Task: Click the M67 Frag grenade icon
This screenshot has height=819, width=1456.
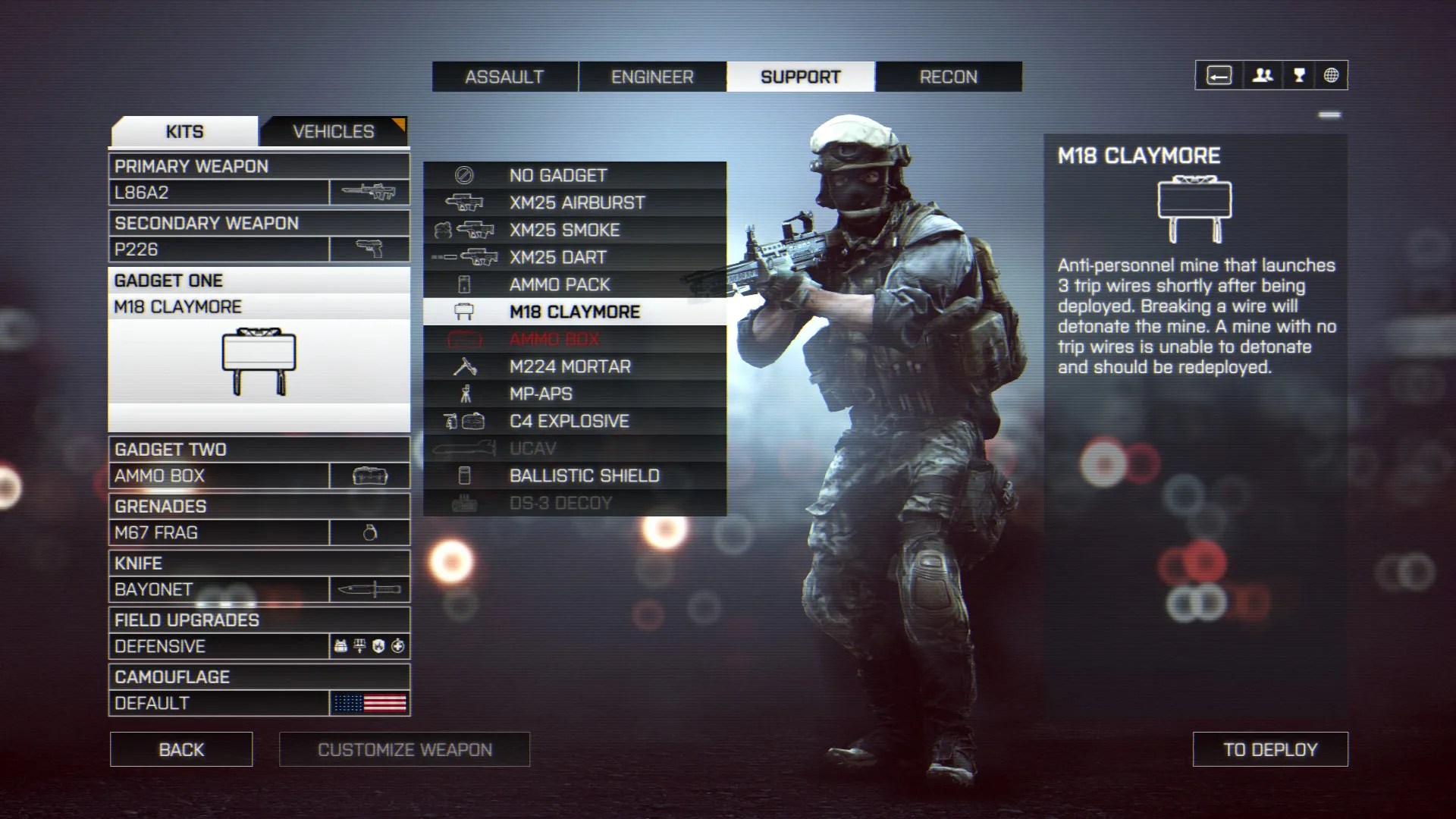Action: pyautogui.click(x=371, y=532)
